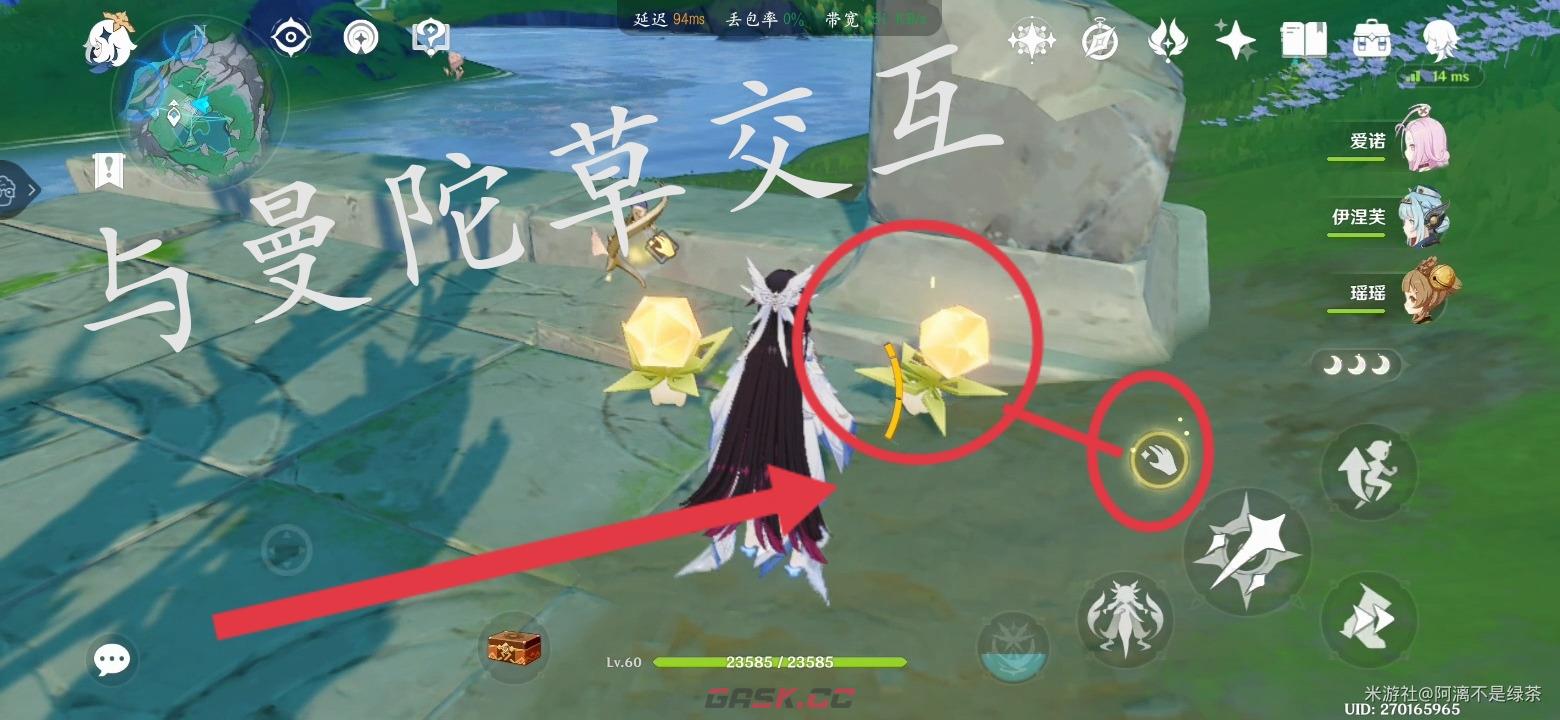Tap the elemental burst moth button
This screenshot has height=720, width=1560.
(1124, 620)
